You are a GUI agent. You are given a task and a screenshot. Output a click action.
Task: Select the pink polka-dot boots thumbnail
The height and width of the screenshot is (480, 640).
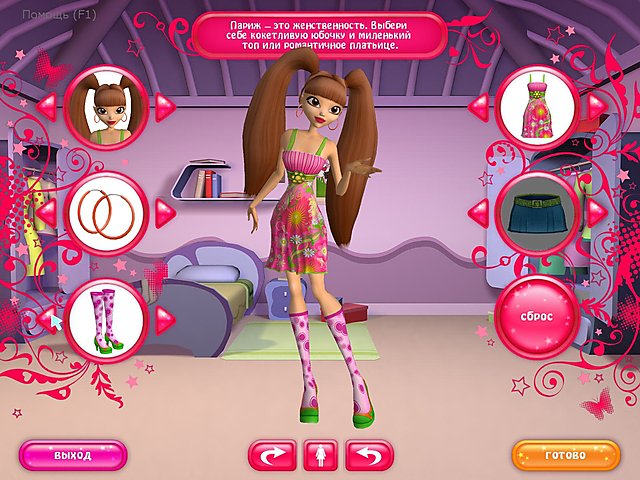coord(105,318)
